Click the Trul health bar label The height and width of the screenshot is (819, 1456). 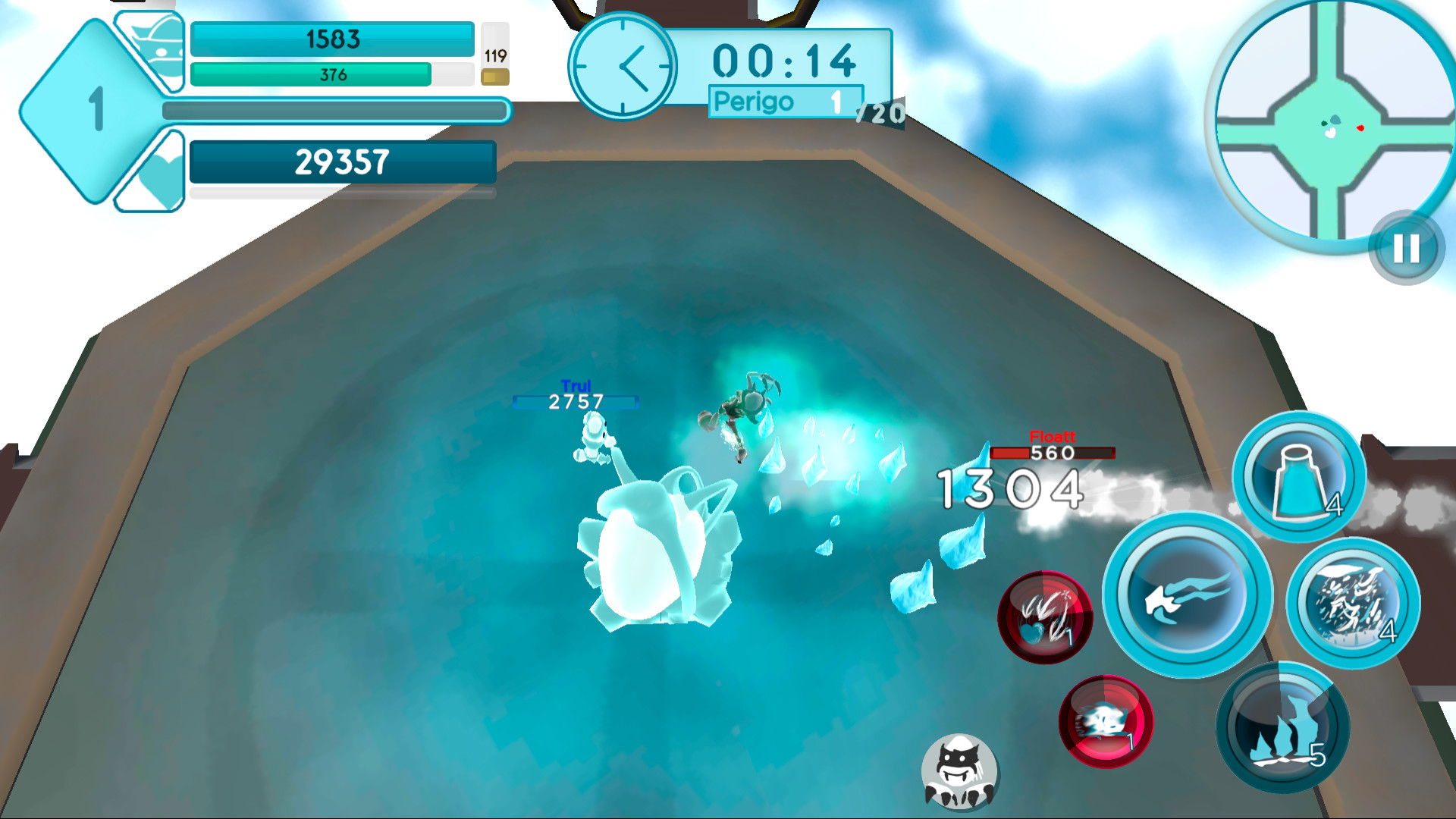coord(576,402)
